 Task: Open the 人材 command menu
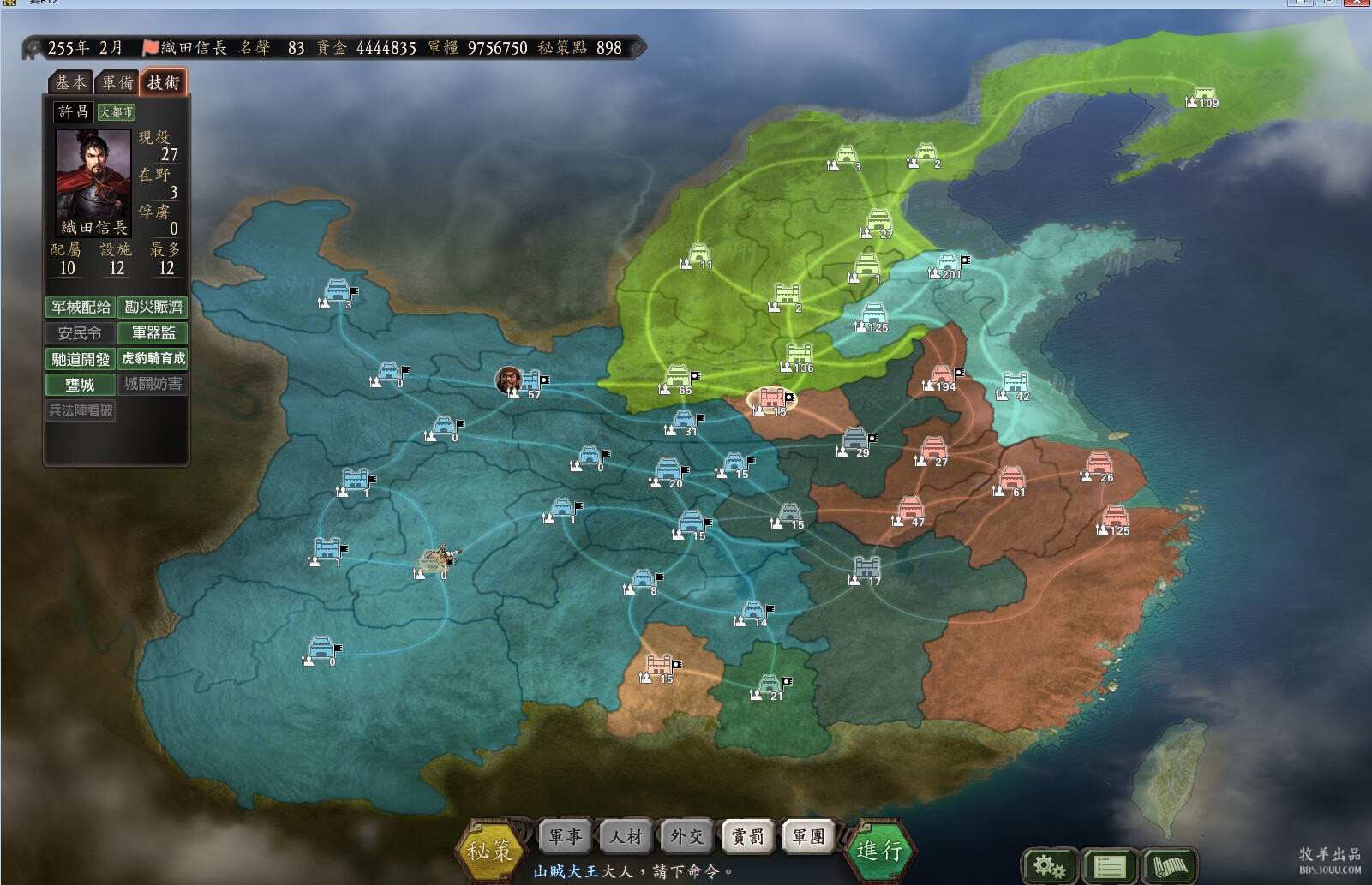(626, 836)
